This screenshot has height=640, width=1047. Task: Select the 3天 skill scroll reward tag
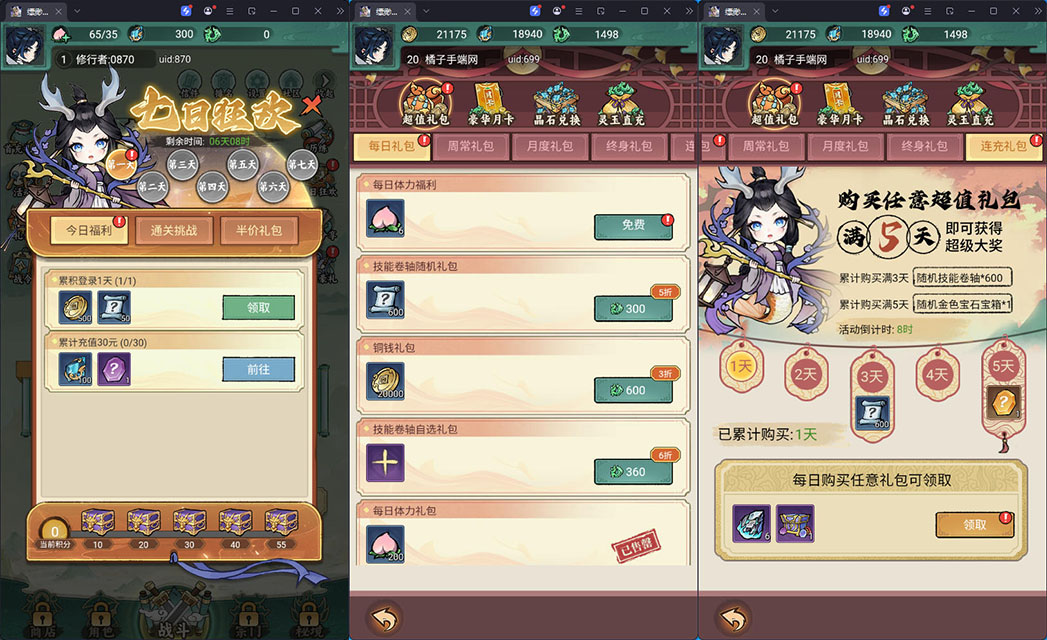pyautogui.click(x=871, y=395)
